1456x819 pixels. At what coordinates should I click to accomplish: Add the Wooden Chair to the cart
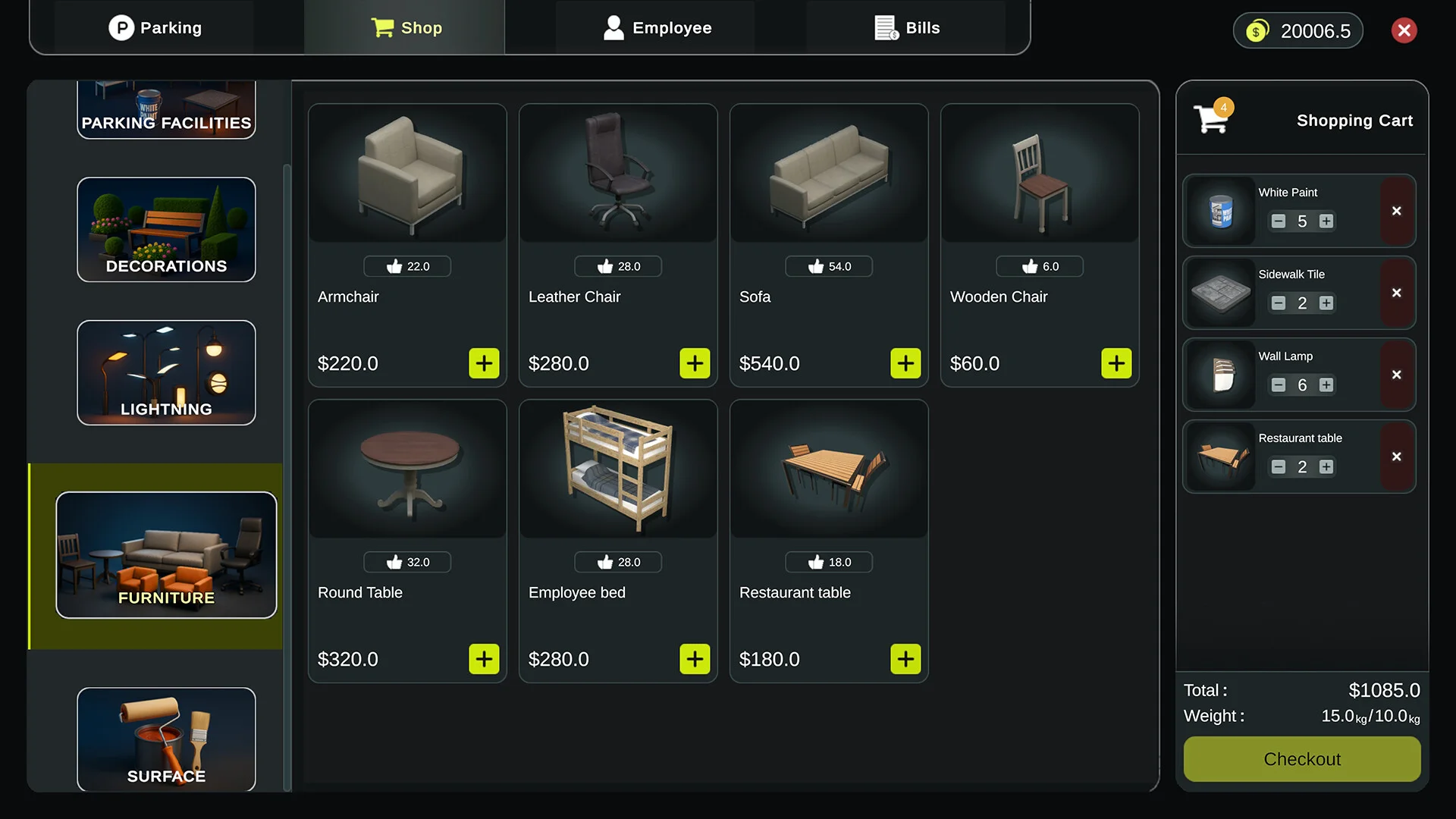point(1116,363)
